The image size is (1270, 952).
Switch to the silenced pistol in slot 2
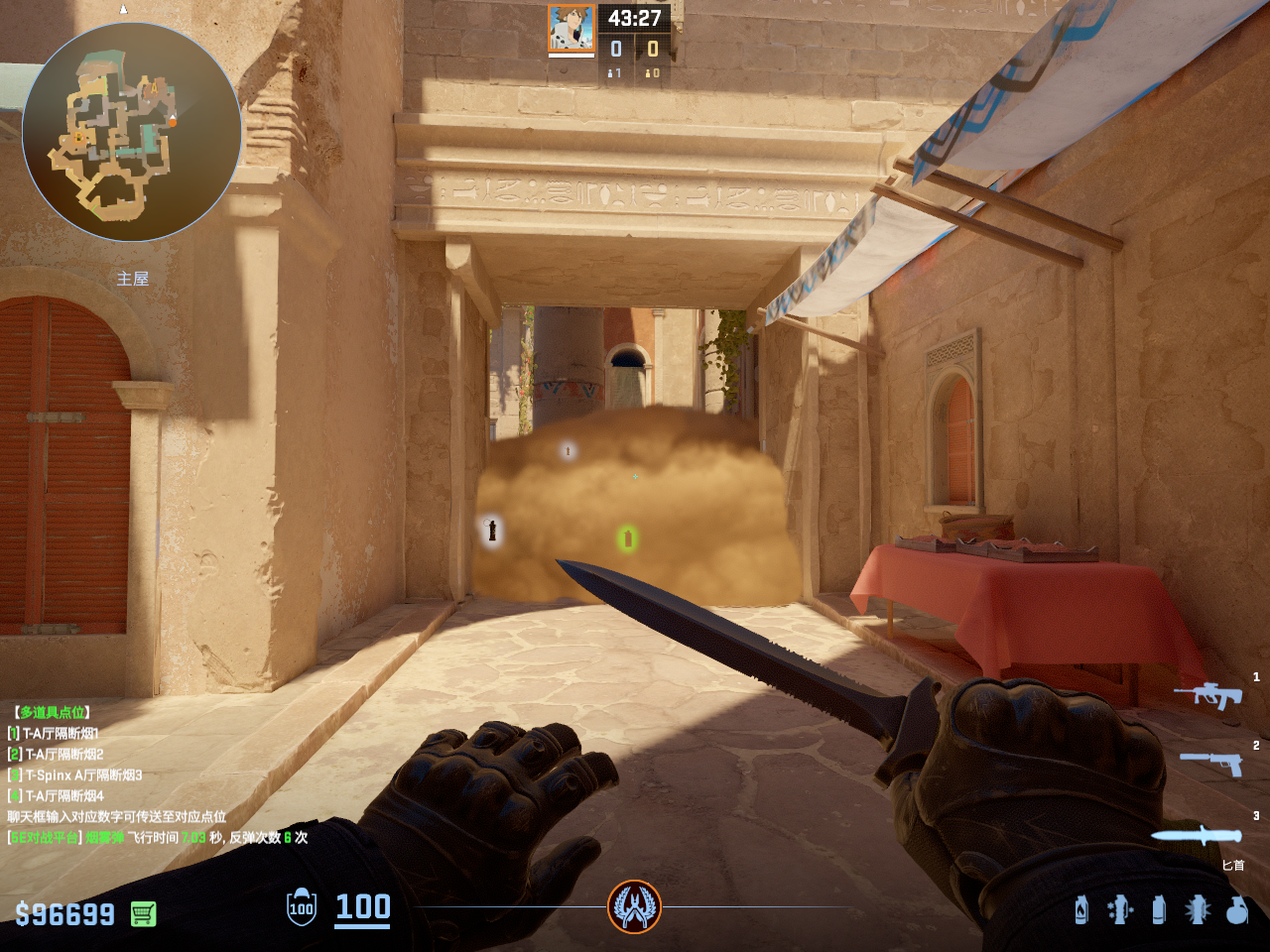tap(1211, 762)
